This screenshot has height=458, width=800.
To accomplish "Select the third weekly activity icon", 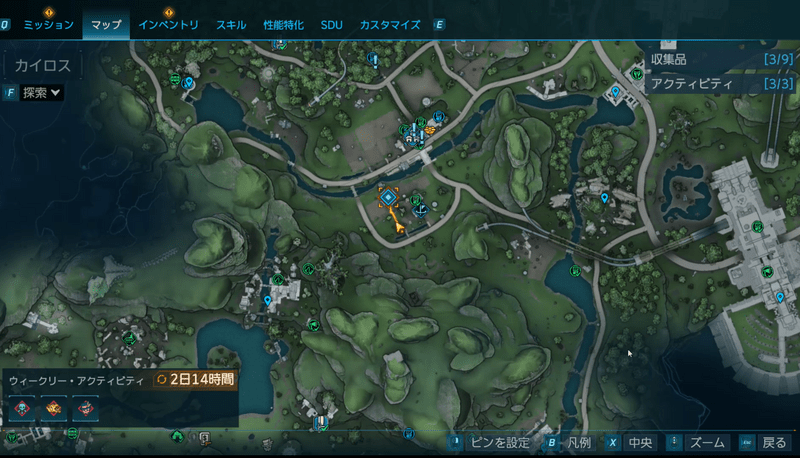I will (86, 408).
